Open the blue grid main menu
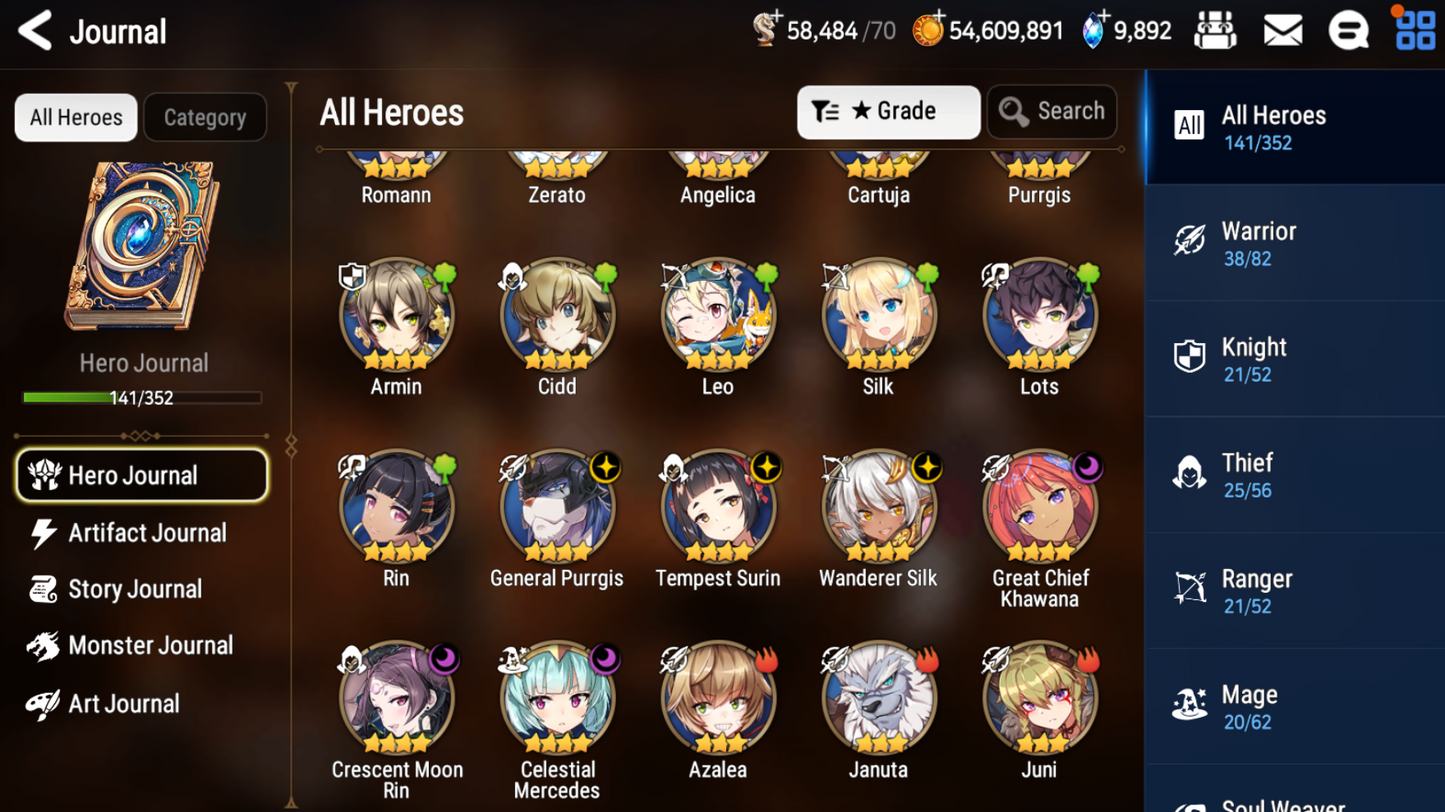1445x812 pixels. 1415,31
